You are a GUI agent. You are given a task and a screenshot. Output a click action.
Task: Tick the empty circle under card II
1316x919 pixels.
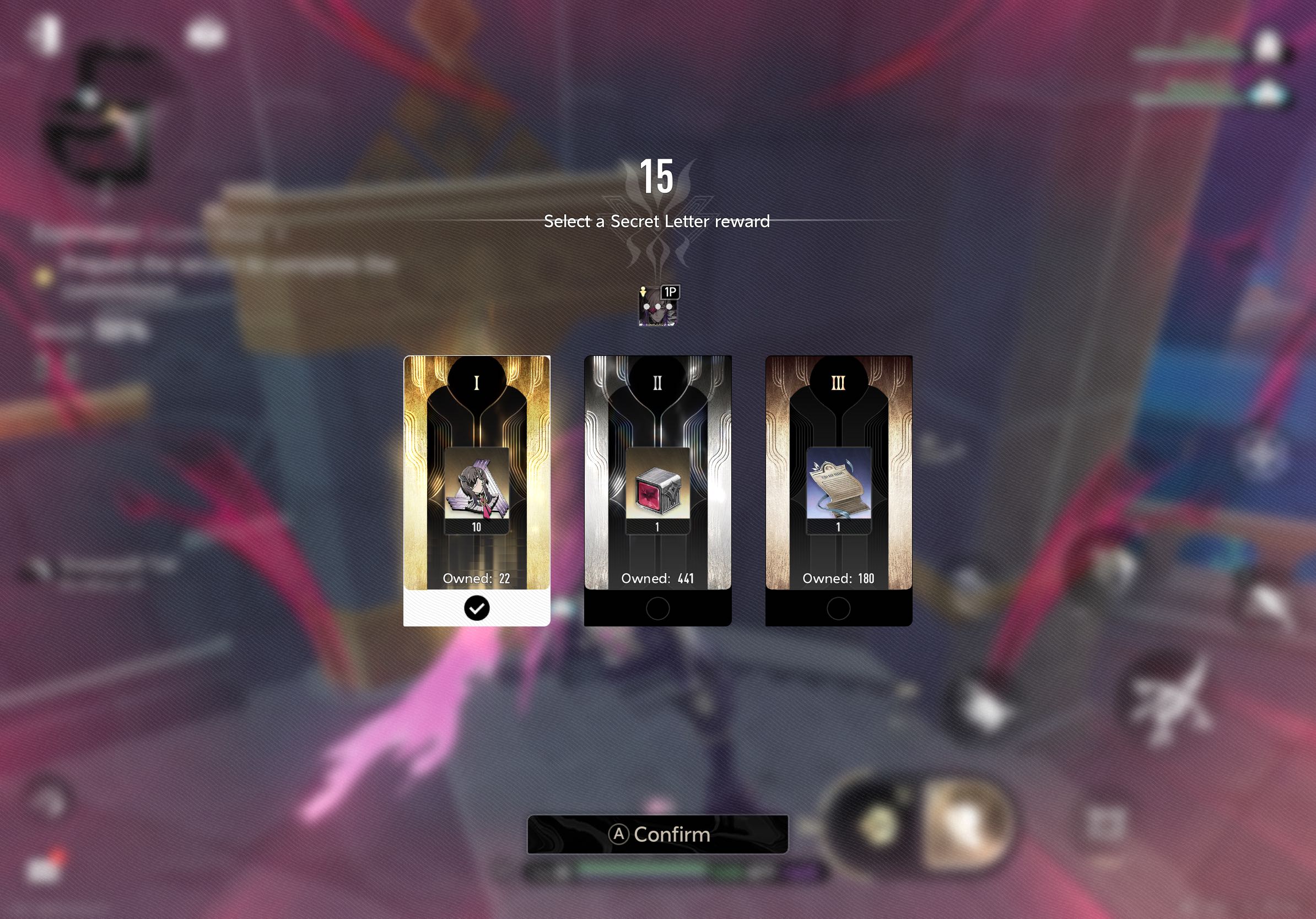coord(657,608)
